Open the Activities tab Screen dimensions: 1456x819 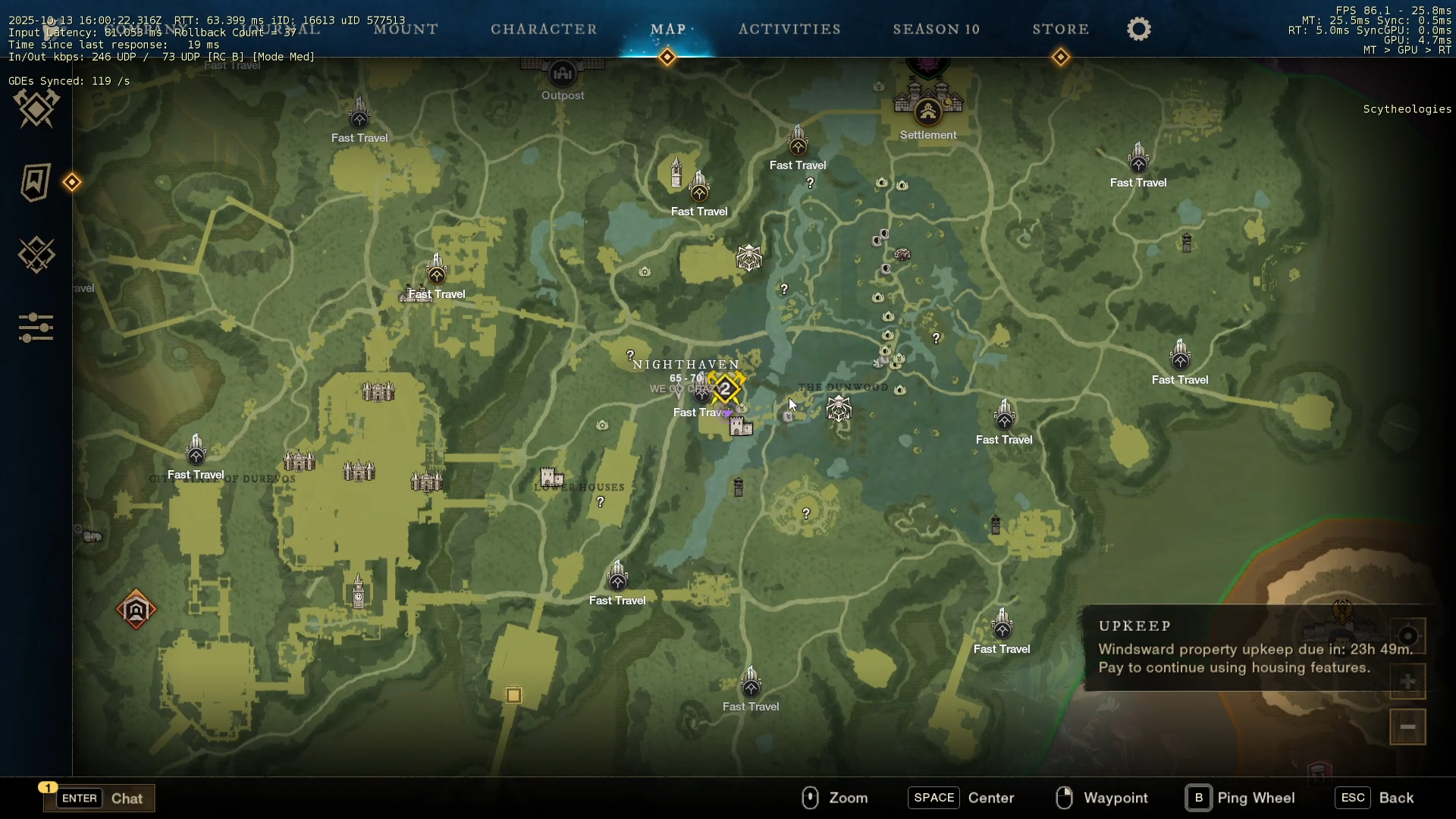coord(789,30)
